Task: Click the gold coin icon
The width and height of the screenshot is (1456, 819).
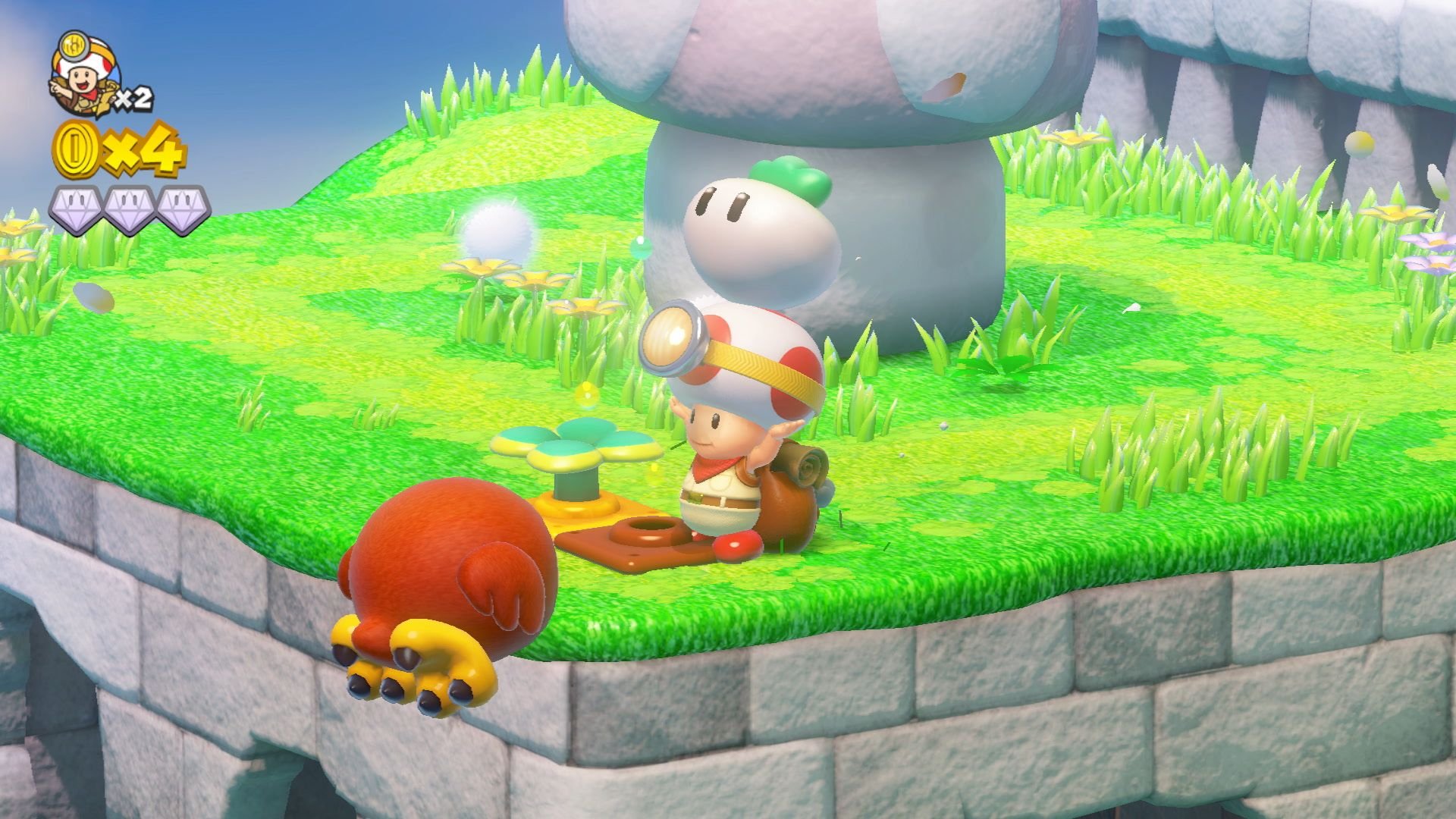Action: pyautogui.click(x=76, y=149)
